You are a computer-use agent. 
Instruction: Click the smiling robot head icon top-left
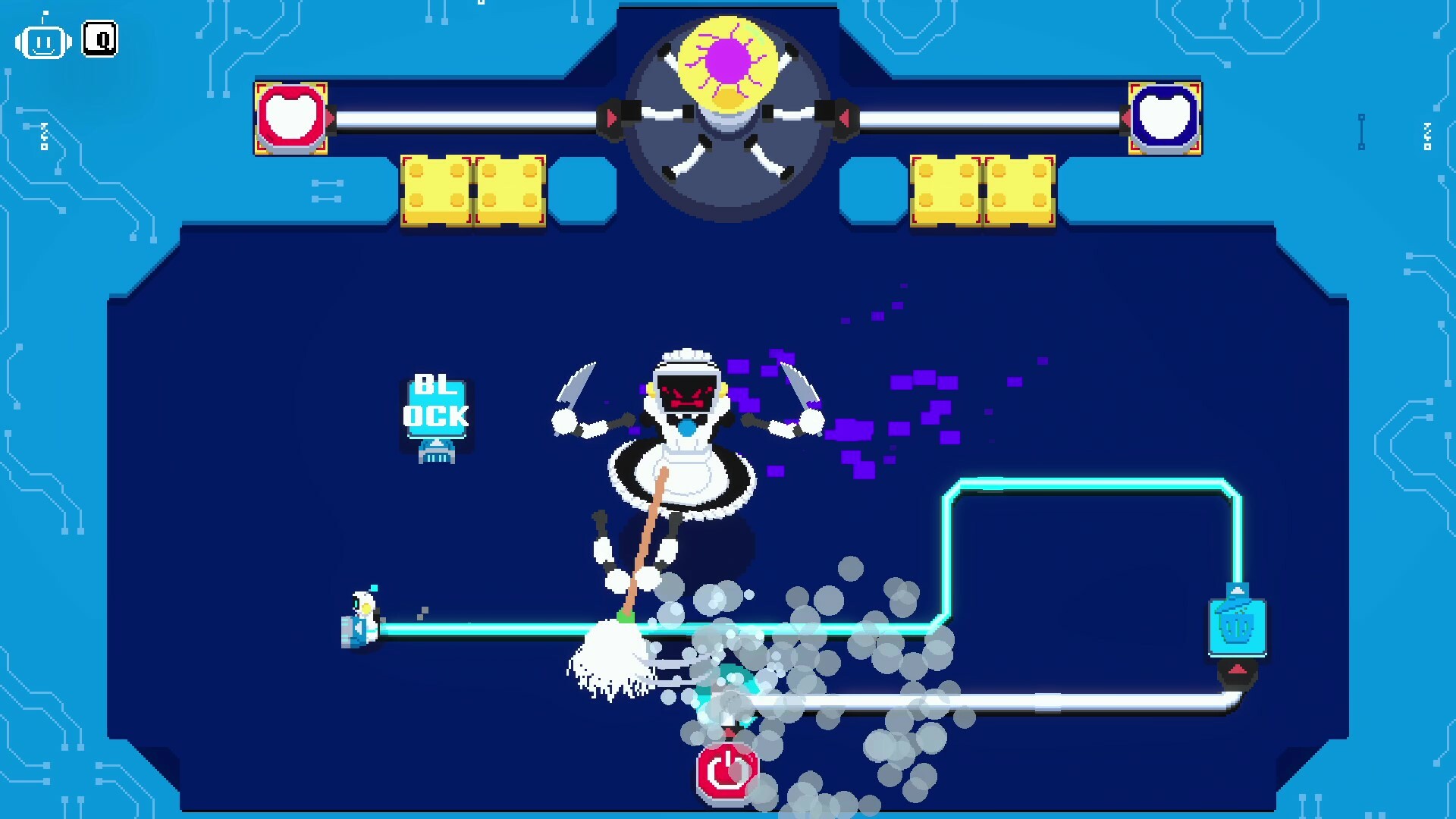43,42
